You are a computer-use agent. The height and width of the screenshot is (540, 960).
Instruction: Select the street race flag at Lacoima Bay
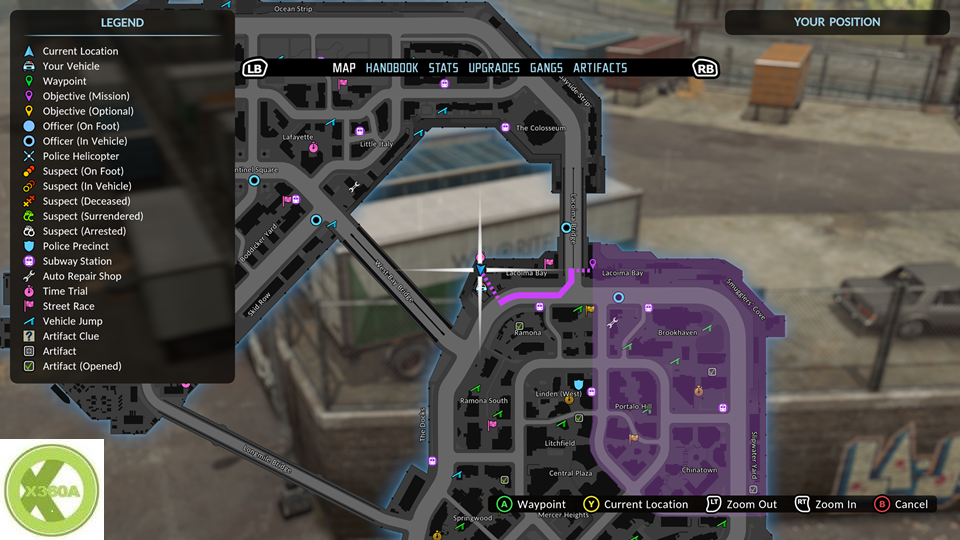click(548, 263)
